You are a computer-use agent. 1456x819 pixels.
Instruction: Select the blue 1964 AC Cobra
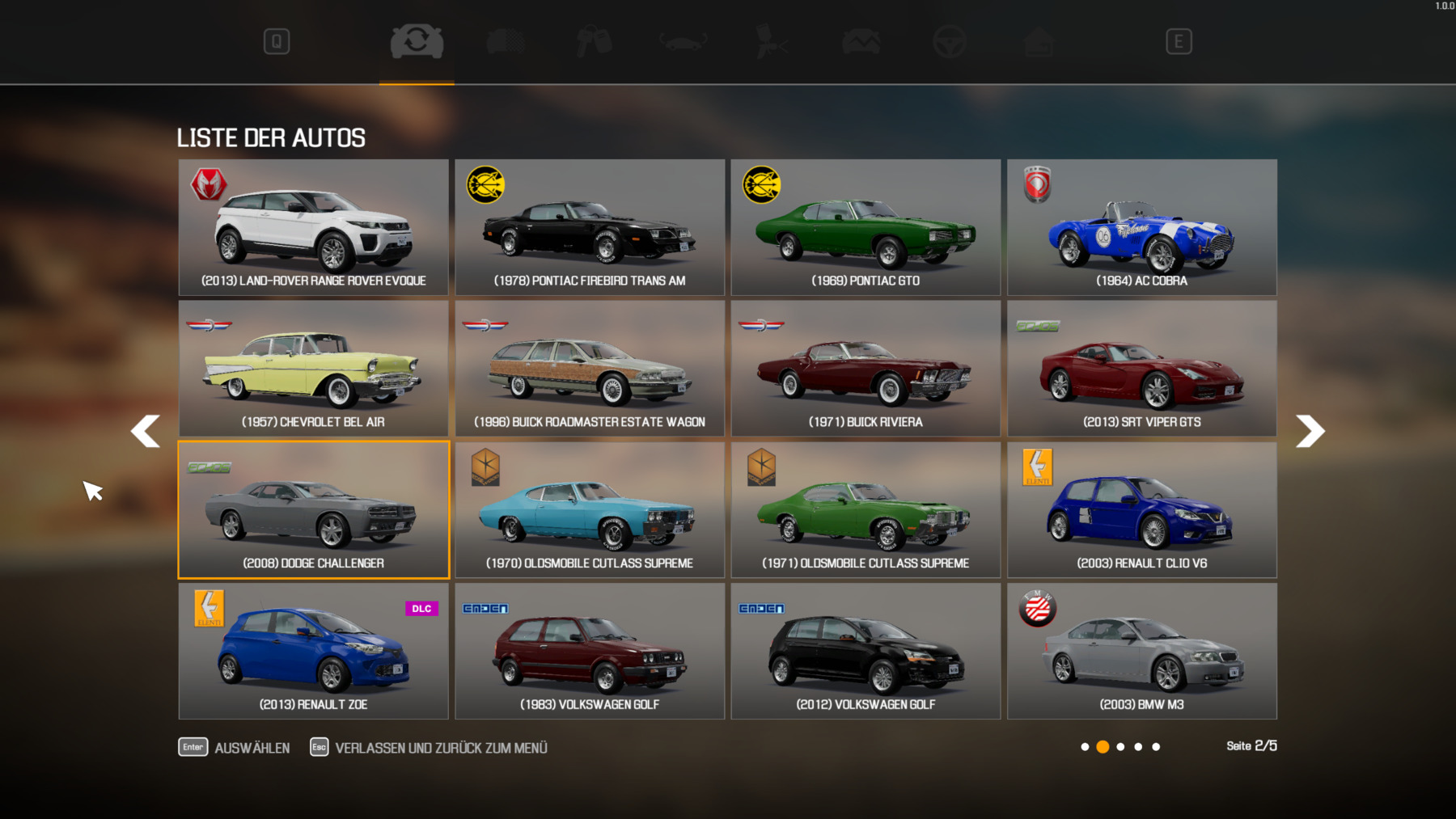[x=1141, y=227]
